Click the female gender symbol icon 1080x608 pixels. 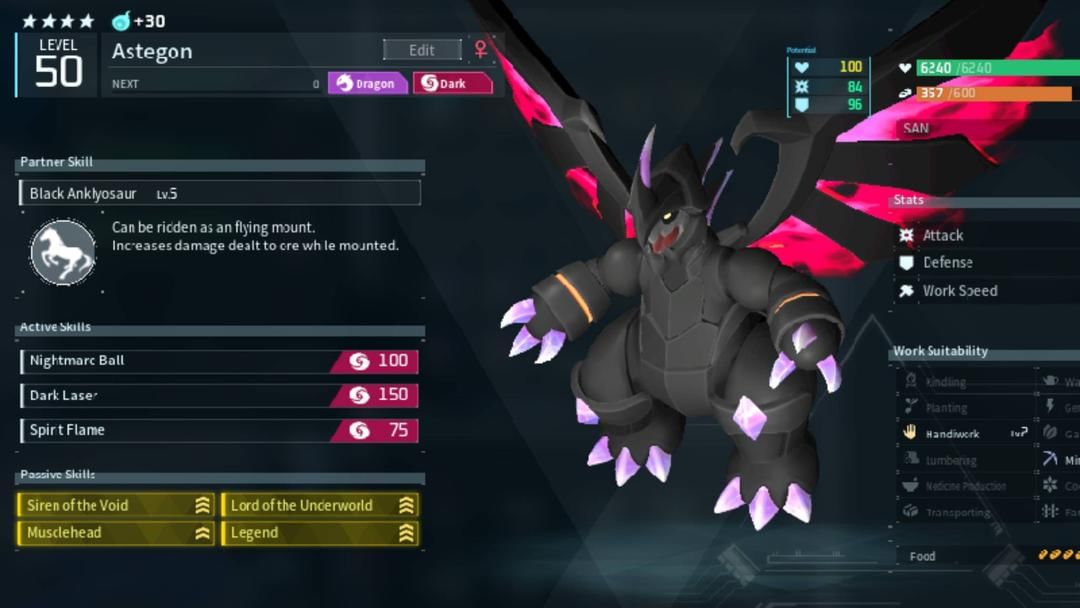[481, 49]
